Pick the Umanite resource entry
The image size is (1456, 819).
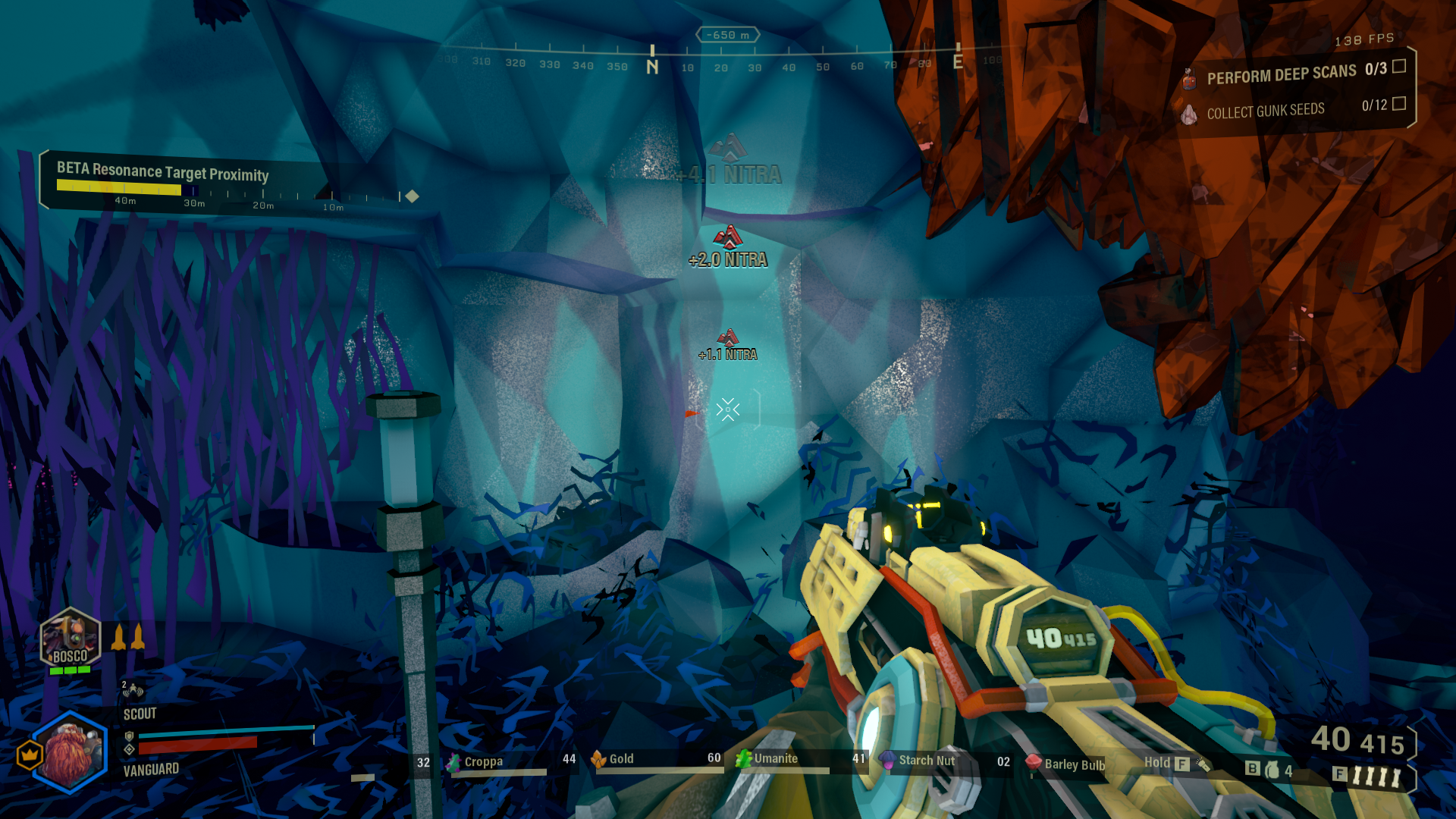tap(774, 758)
